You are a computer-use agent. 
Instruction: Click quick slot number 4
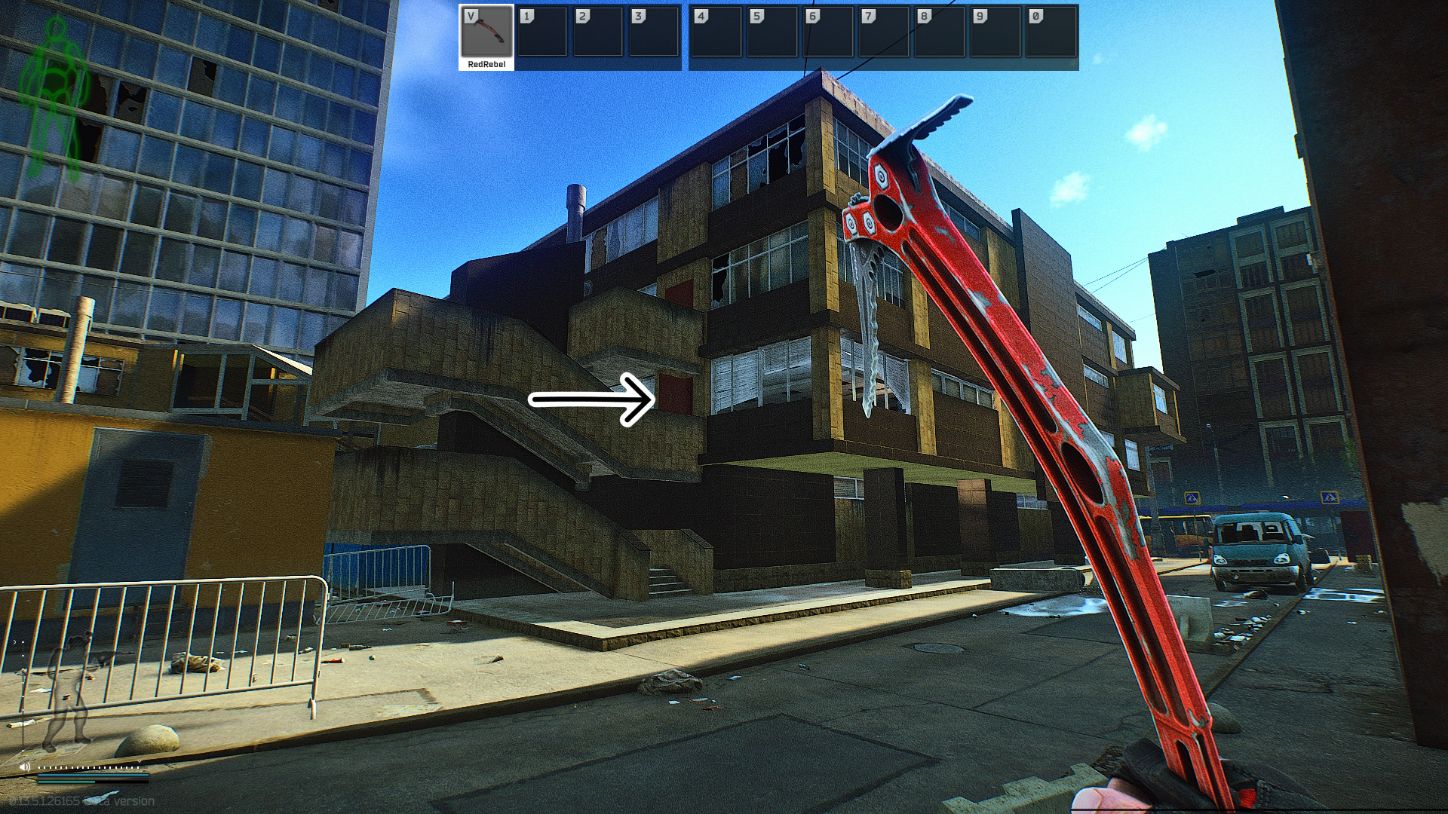pos(717,32)
